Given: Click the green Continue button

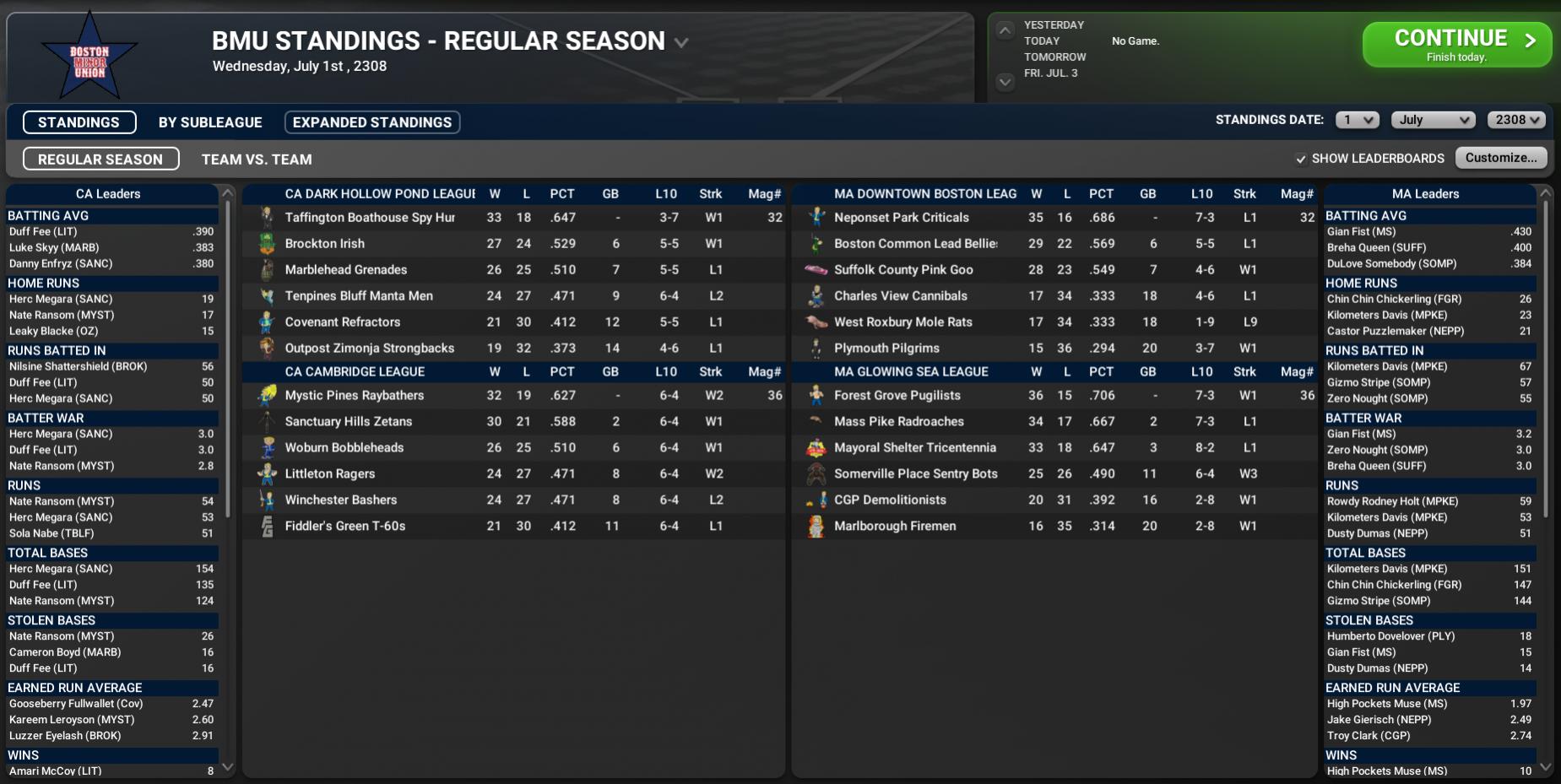Looking at the screenshot, I should coord(1456,44).
